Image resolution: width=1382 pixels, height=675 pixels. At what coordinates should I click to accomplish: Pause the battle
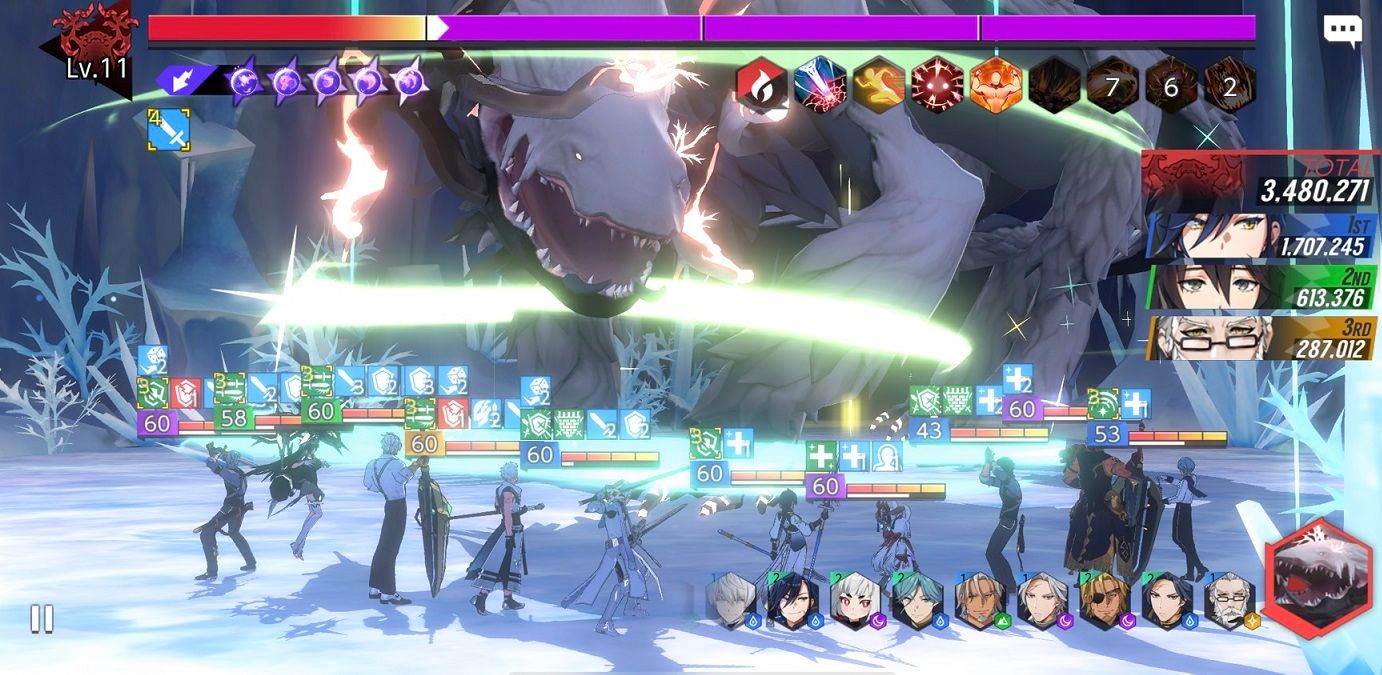(41, 619)
